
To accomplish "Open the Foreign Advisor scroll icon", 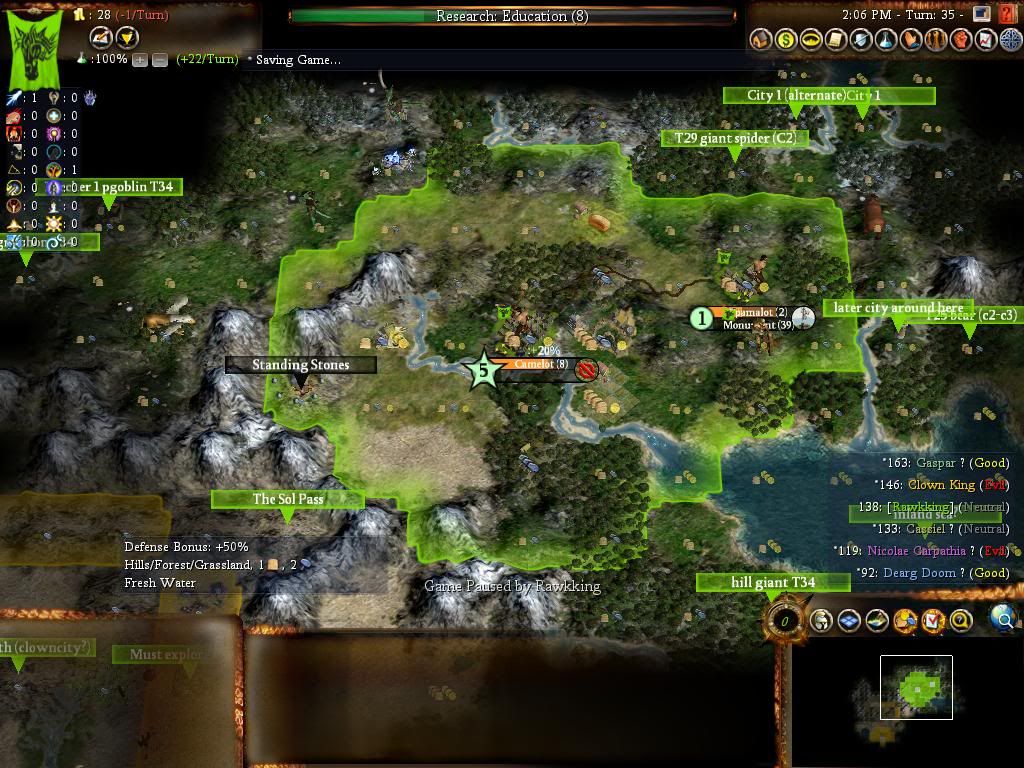I will (836, 40).
